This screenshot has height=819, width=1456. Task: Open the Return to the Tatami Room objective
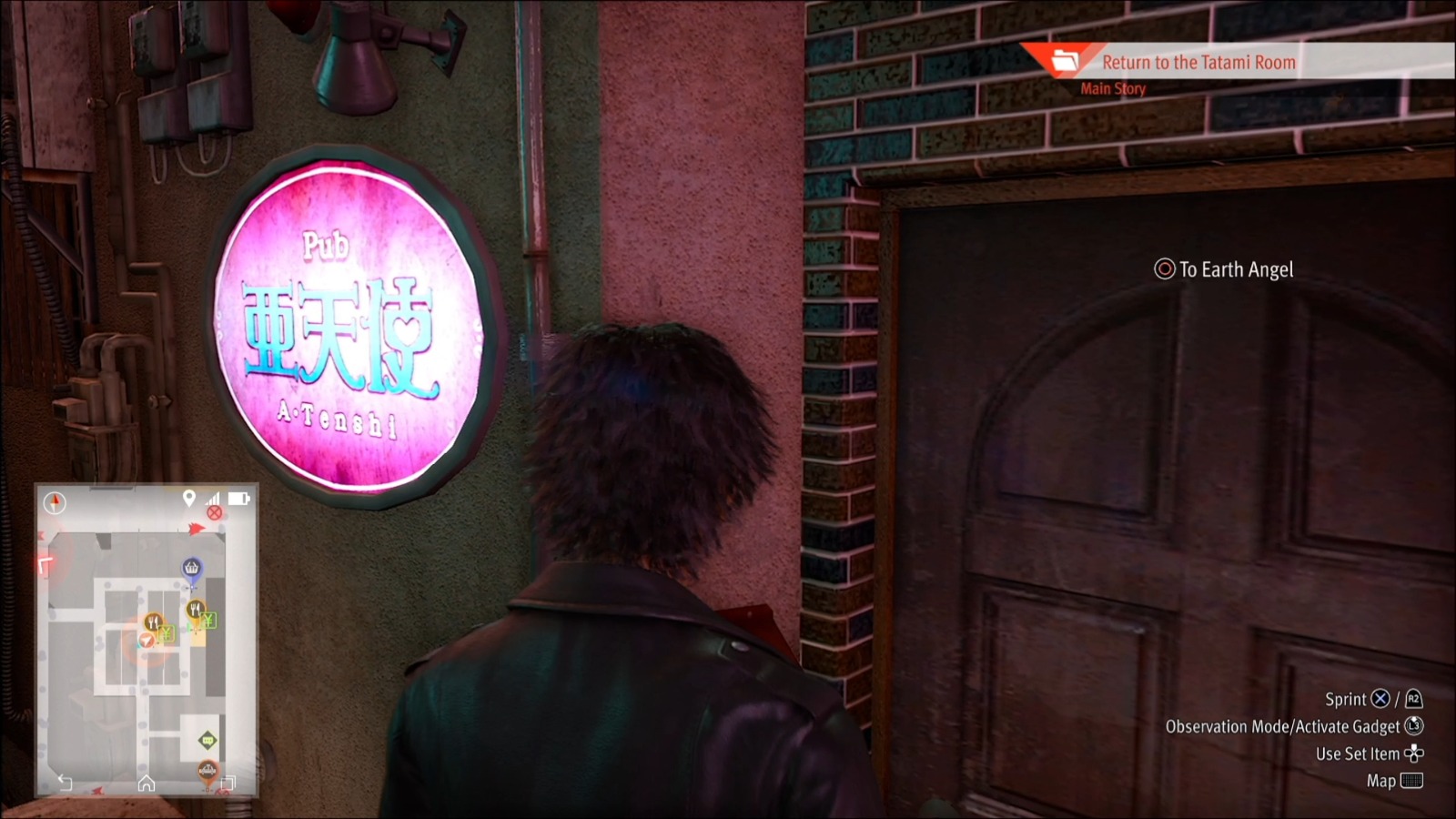point(1198,63)
